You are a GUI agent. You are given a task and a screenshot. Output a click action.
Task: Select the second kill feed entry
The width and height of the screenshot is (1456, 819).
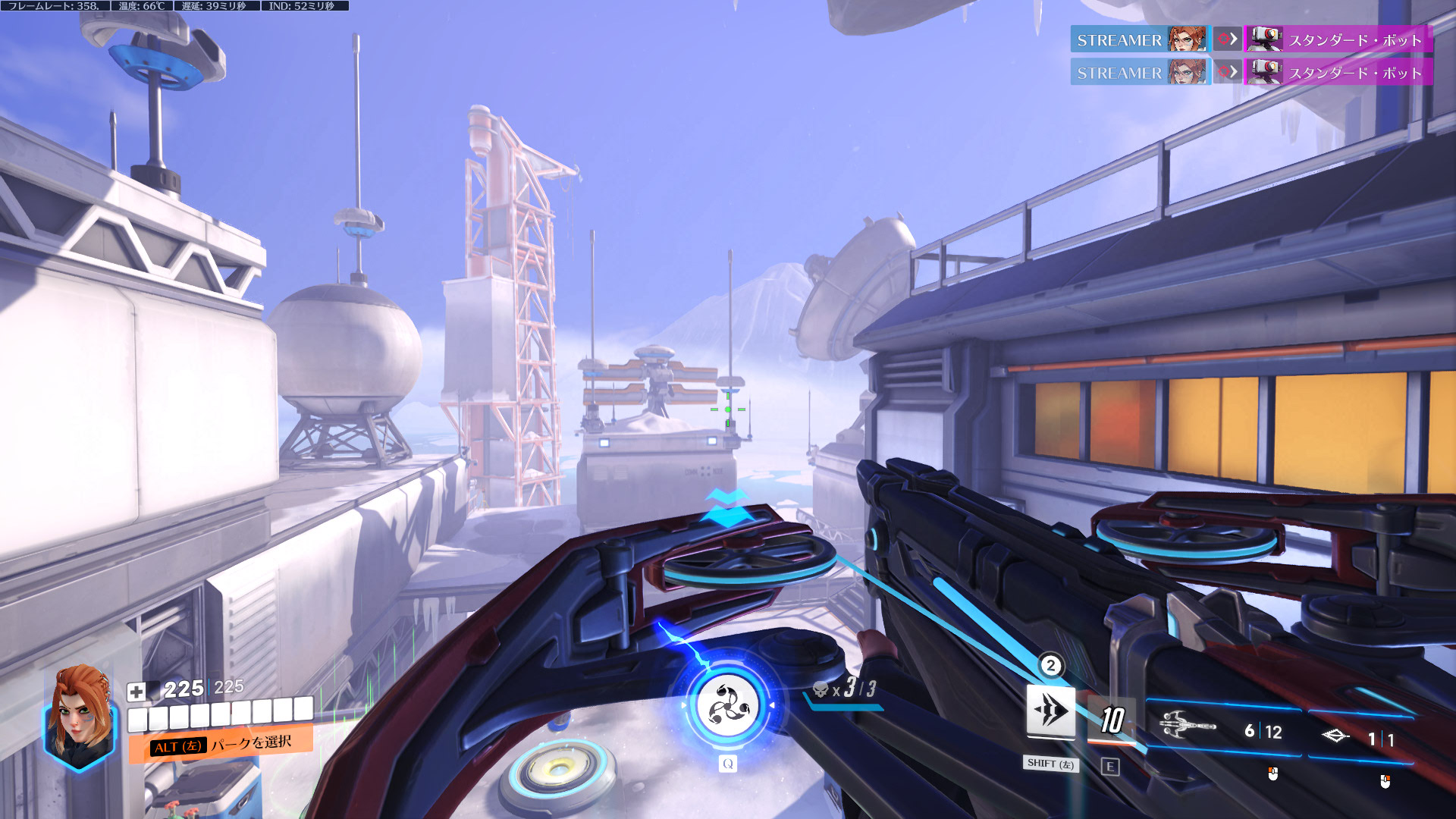click(1250, 73)
